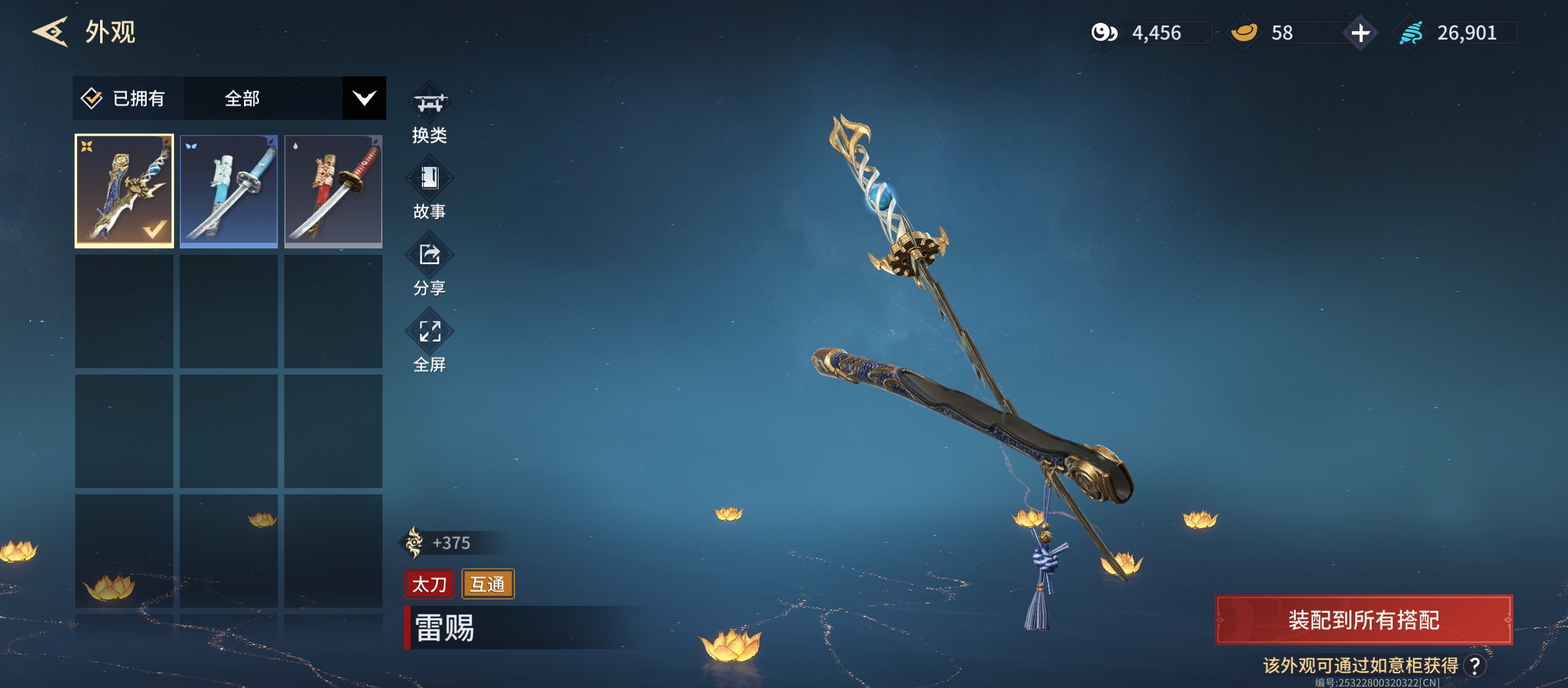Choose the cyan-handled katana skin

pyautogui.click(x=229, y=190)
